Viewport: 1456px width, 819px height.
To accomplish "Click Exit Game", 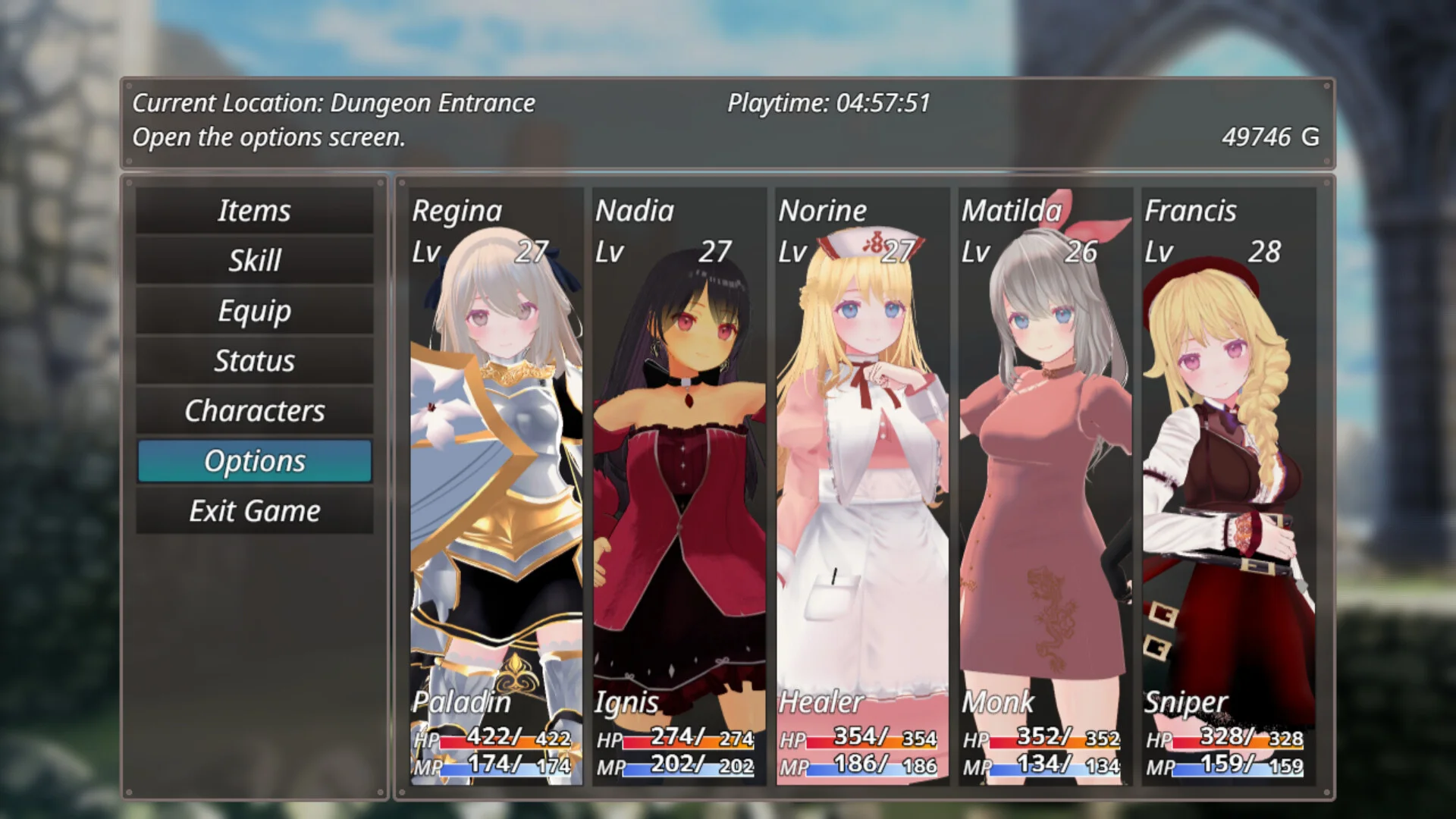I will pos(254,510).
